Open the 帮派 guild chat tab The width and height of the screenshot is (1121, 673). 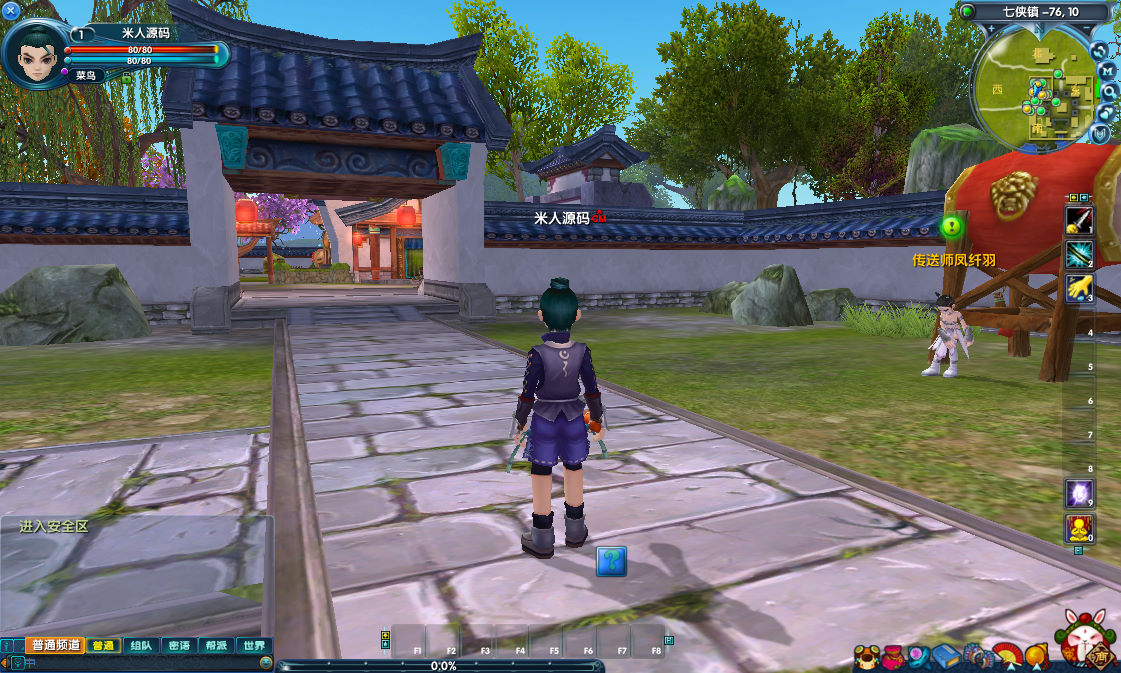coord(216,646)
